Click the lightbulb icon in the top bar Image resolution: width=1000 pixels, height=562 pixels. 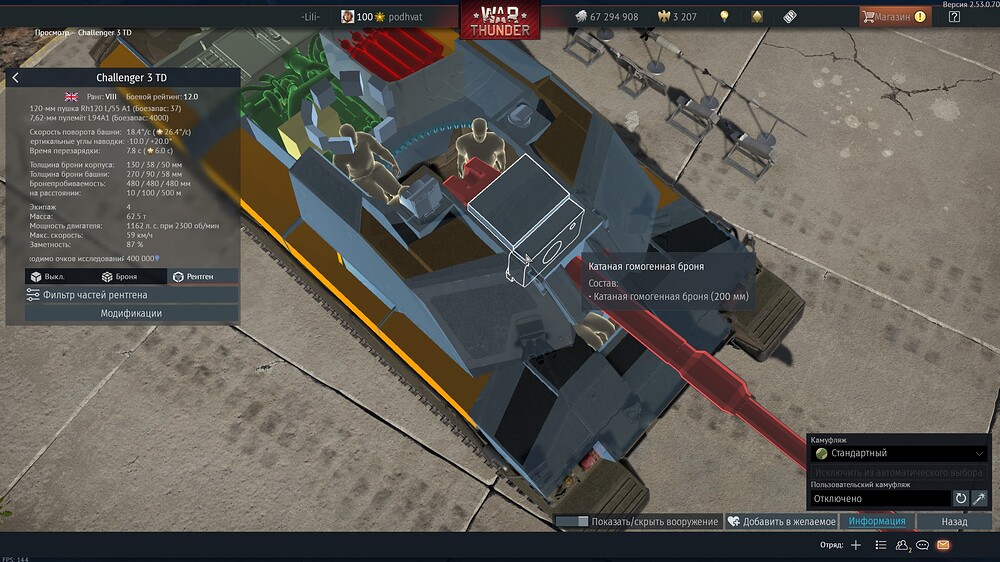tap(724, 17)
